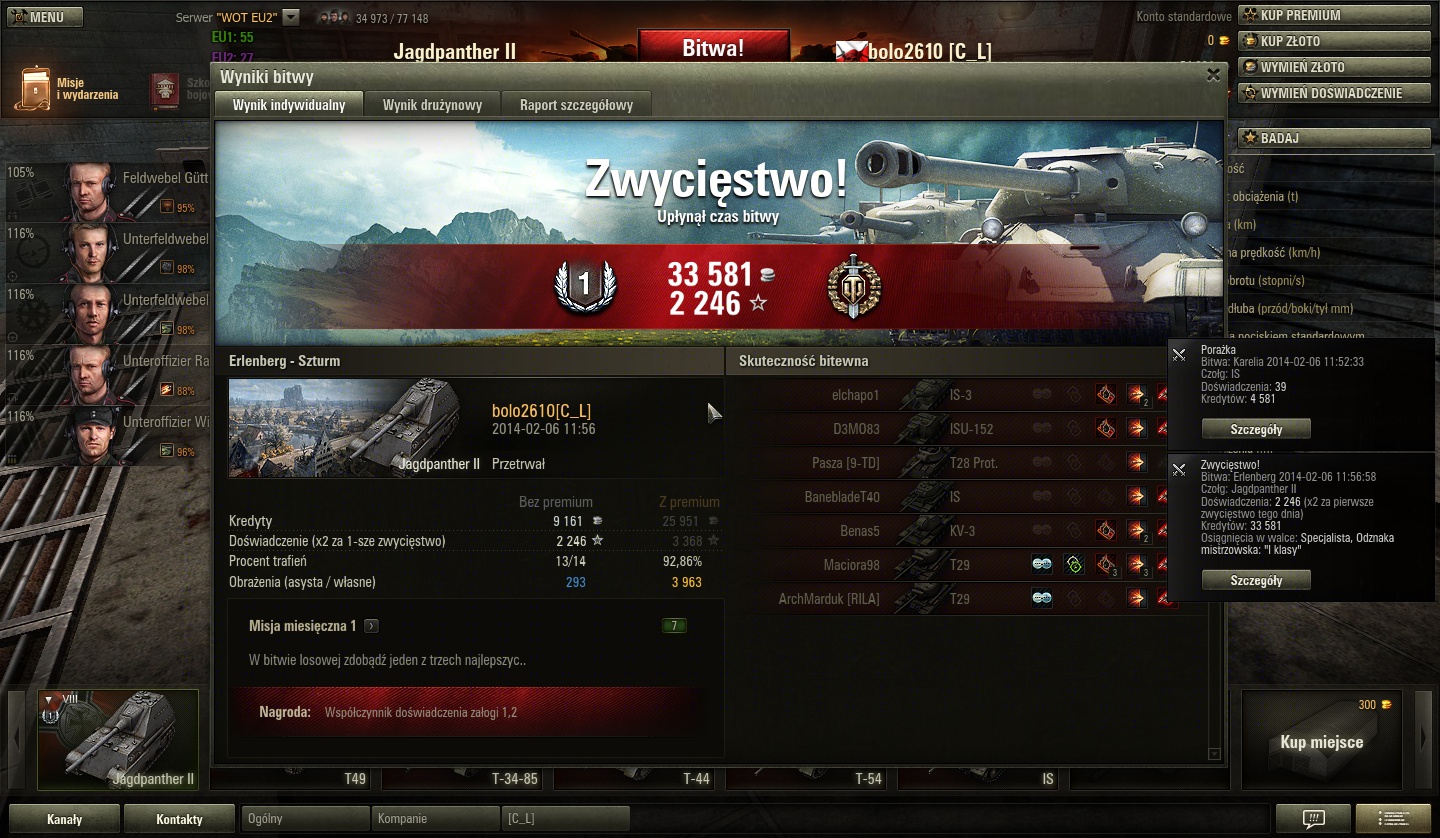The image size is (1440, 838).
Task: Expand Misja miesięczna 1 details arrow
Action: coord(371,626)
